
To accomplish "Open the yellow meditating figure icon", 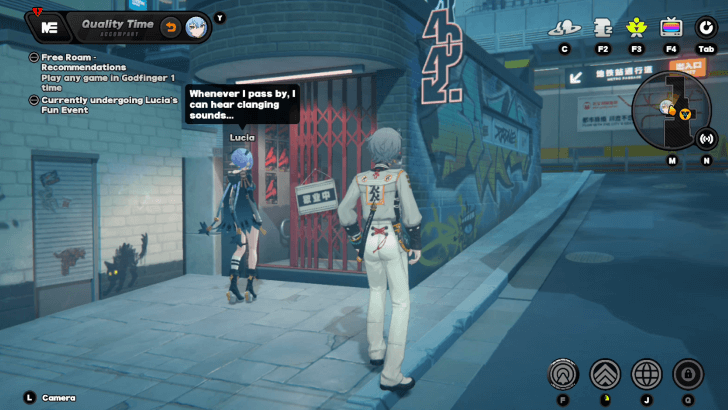I will [x=636, y=27].
